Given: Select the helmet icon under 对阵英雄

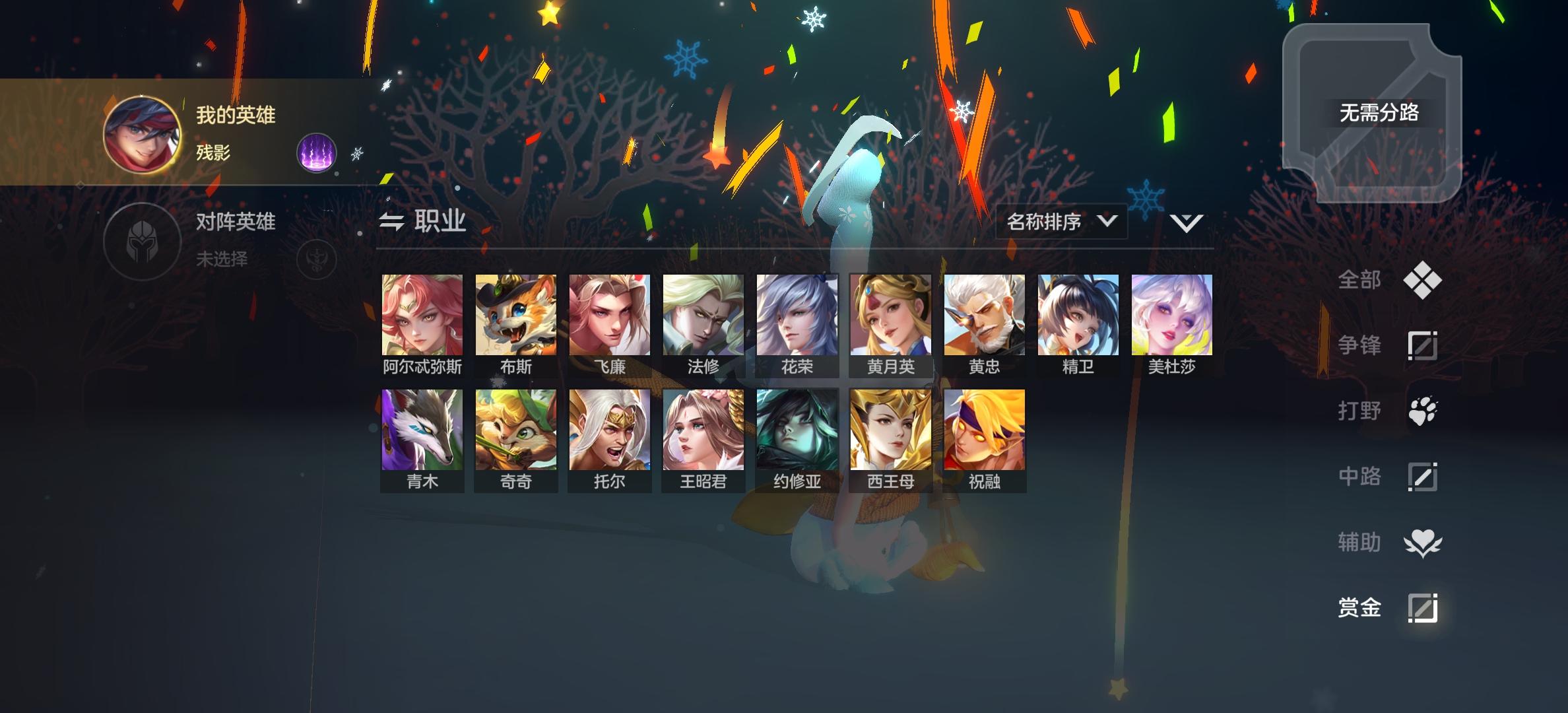Looking at the screenshot, I should point(141,241).
